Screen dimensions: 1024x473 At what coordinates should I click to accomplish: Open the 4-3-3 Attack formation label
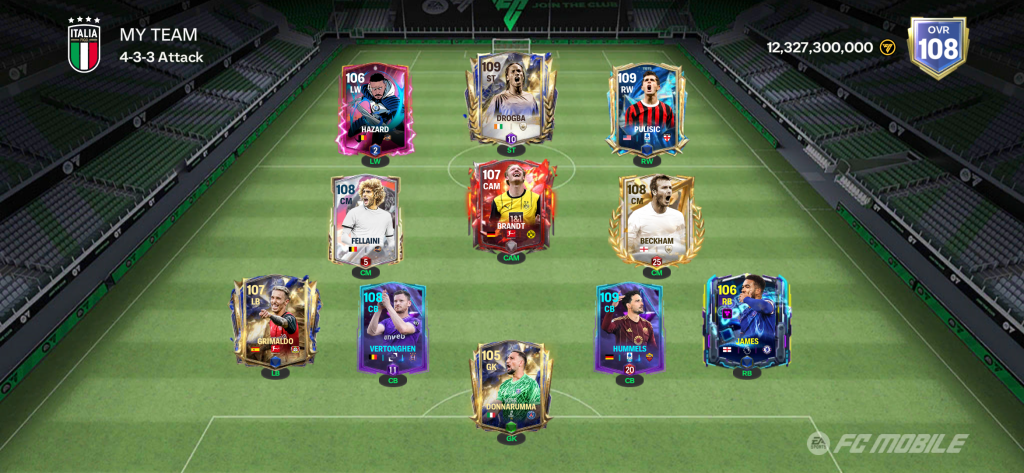click(161, 57)
